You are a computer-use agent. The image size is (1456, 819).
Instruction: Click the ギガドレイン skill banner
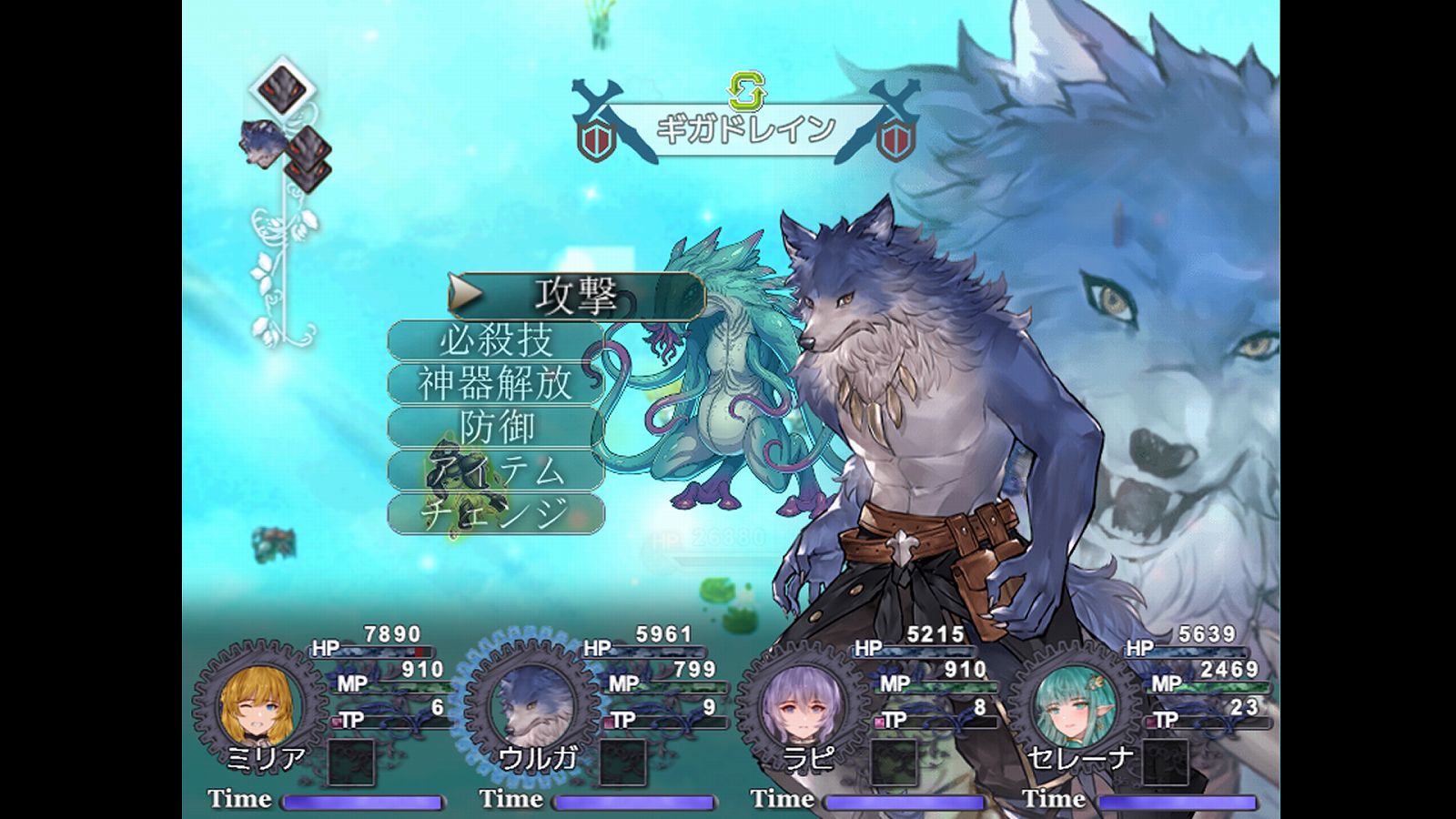point(746,130)
